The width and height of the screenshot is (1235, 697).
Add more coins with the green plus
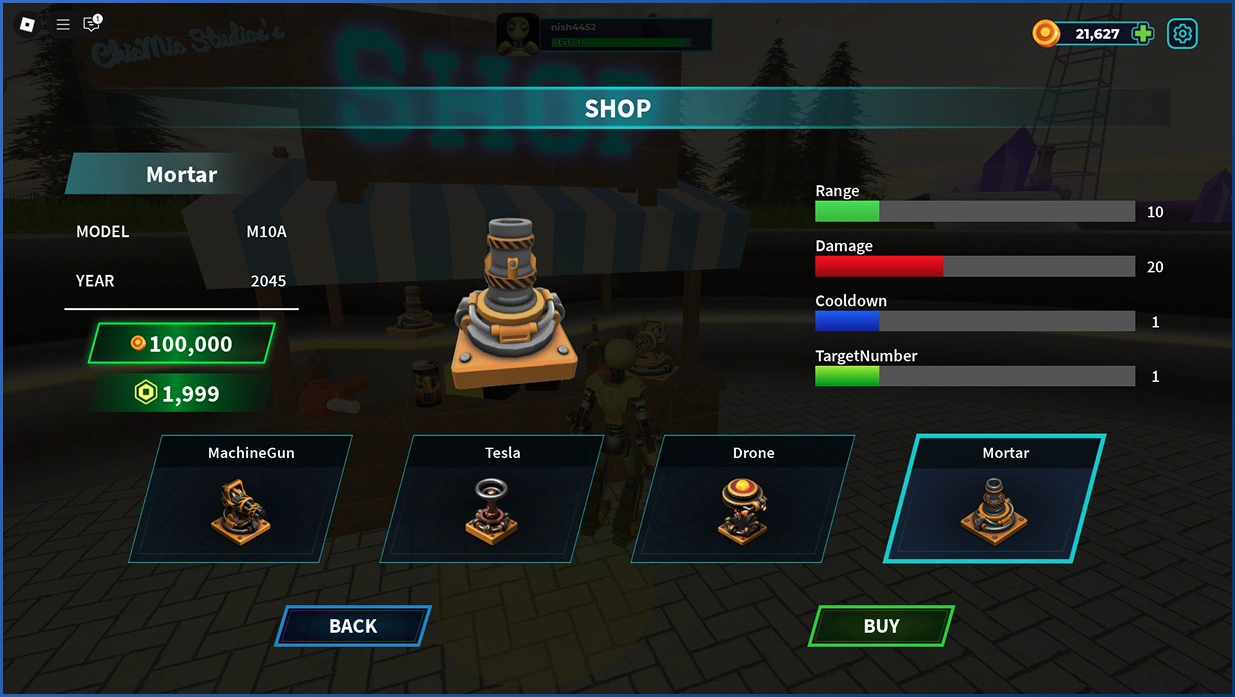click(1142, 34)
